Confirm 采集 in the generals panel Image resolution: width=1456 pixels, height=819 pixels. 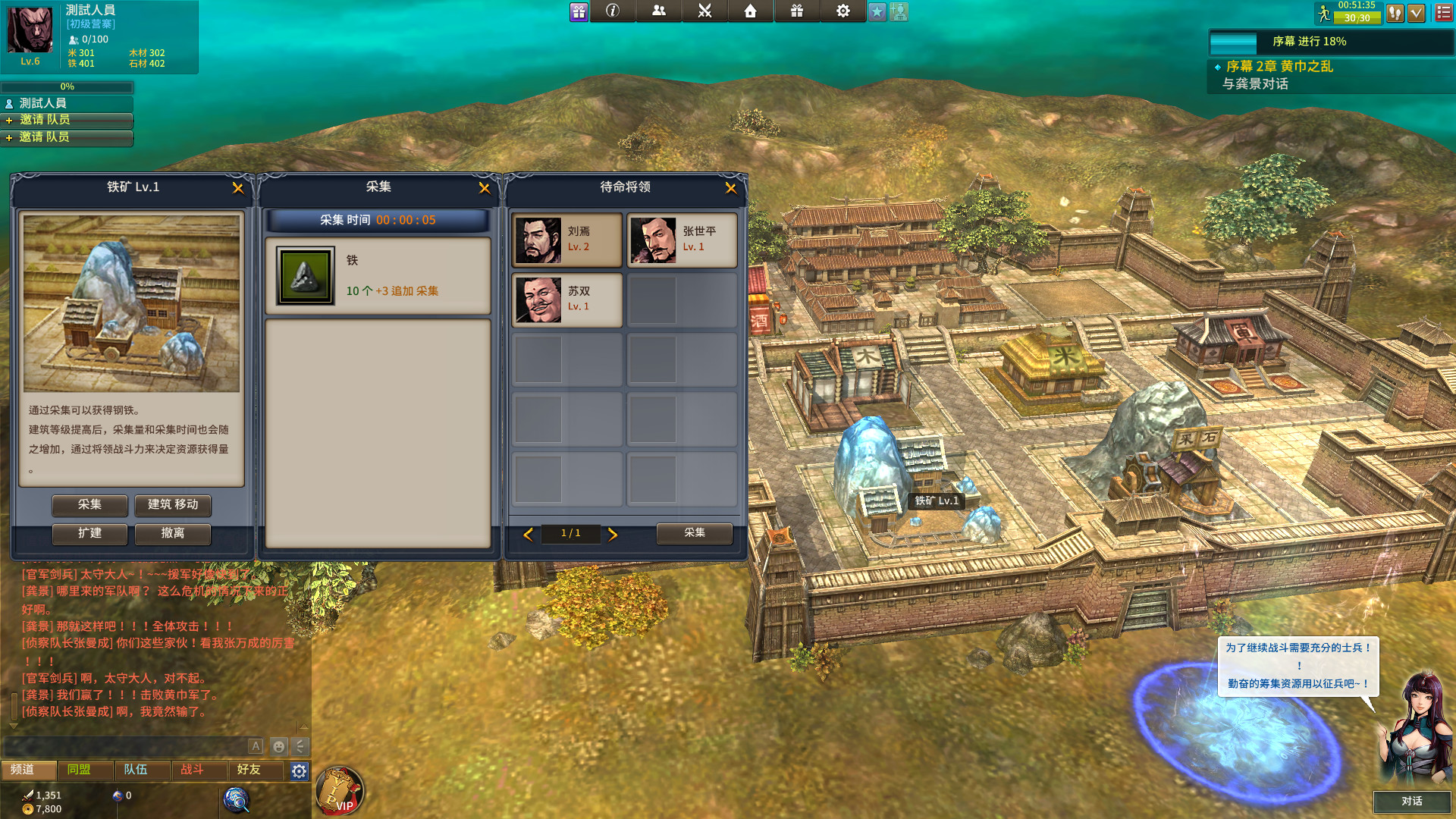694,533
